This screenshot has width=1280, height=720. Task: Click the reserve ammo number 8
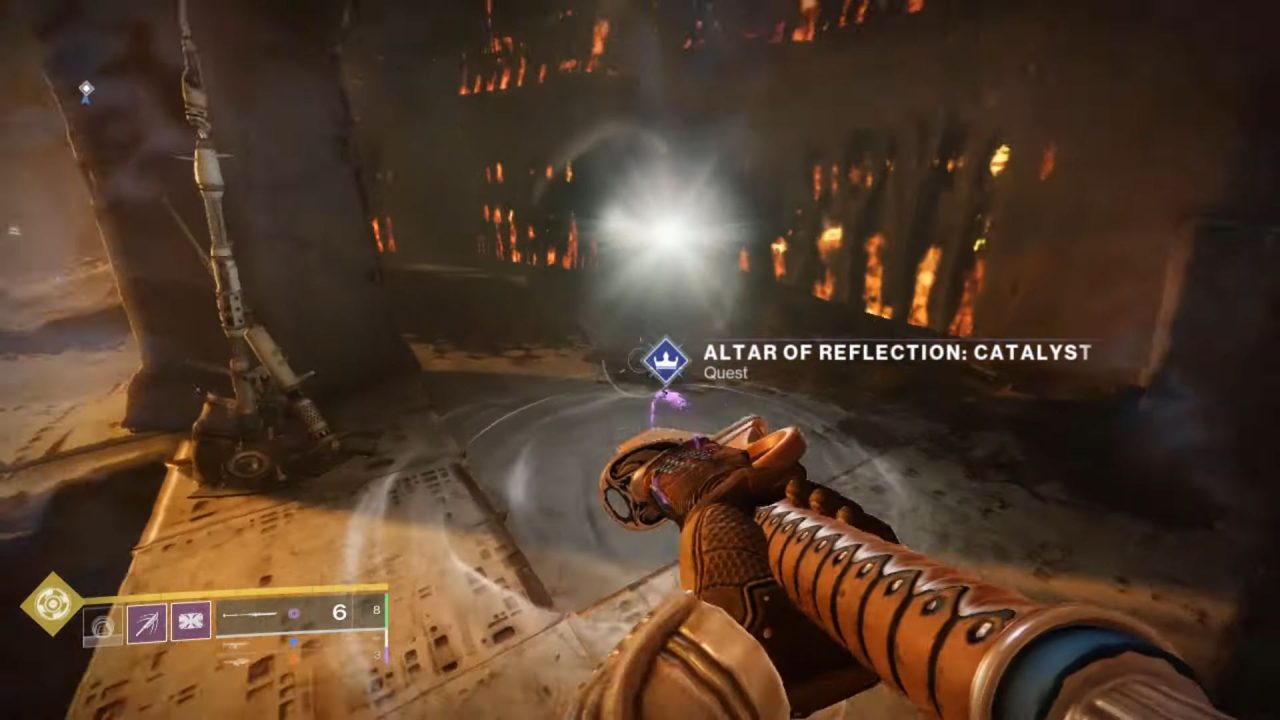378,610
